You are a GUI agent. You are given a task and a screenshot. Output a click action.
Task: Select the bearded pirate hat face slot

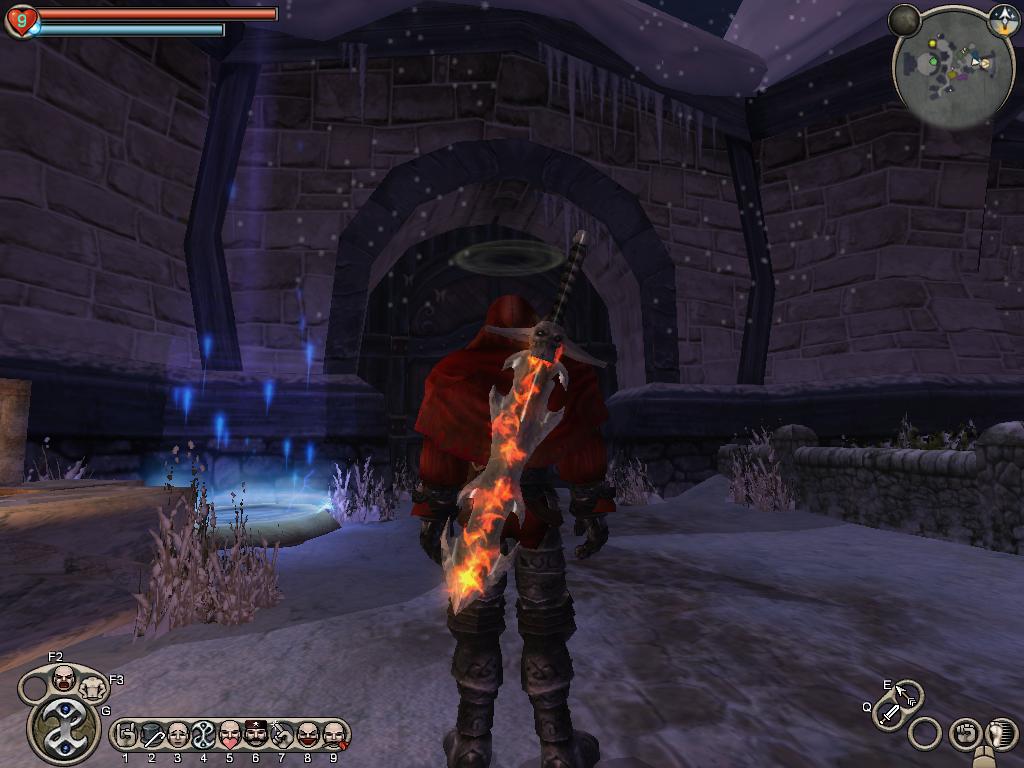pyautogui.click(x=255, y=736)
